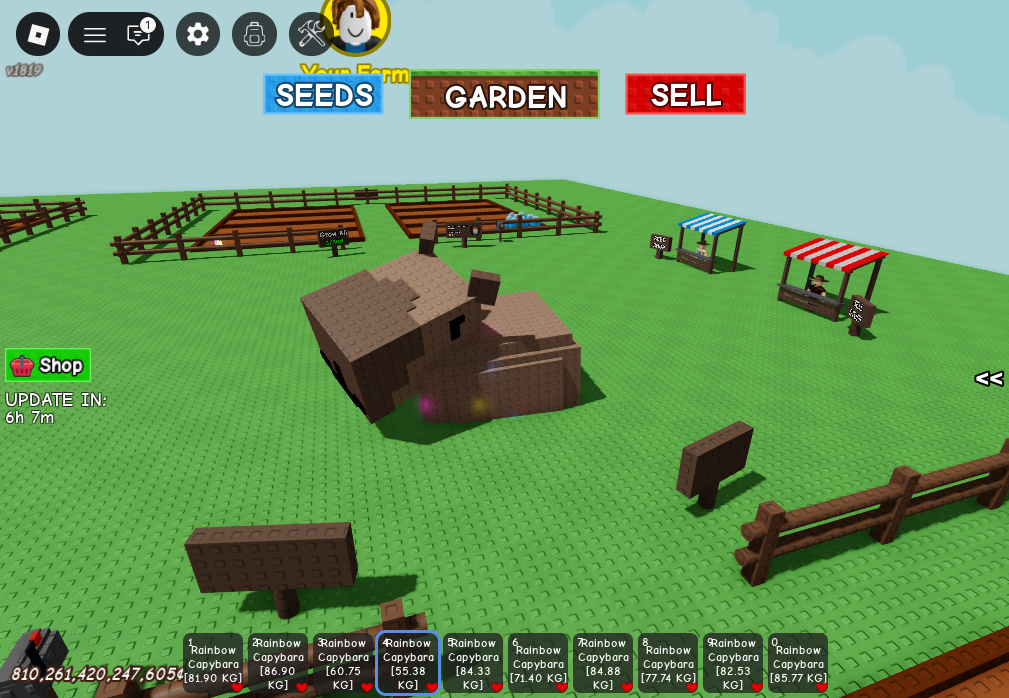This screenshot has width=1009, height=698.
Task: Select the 81.90 KG Rainbow Capybara slot
Action: point(213,663)
